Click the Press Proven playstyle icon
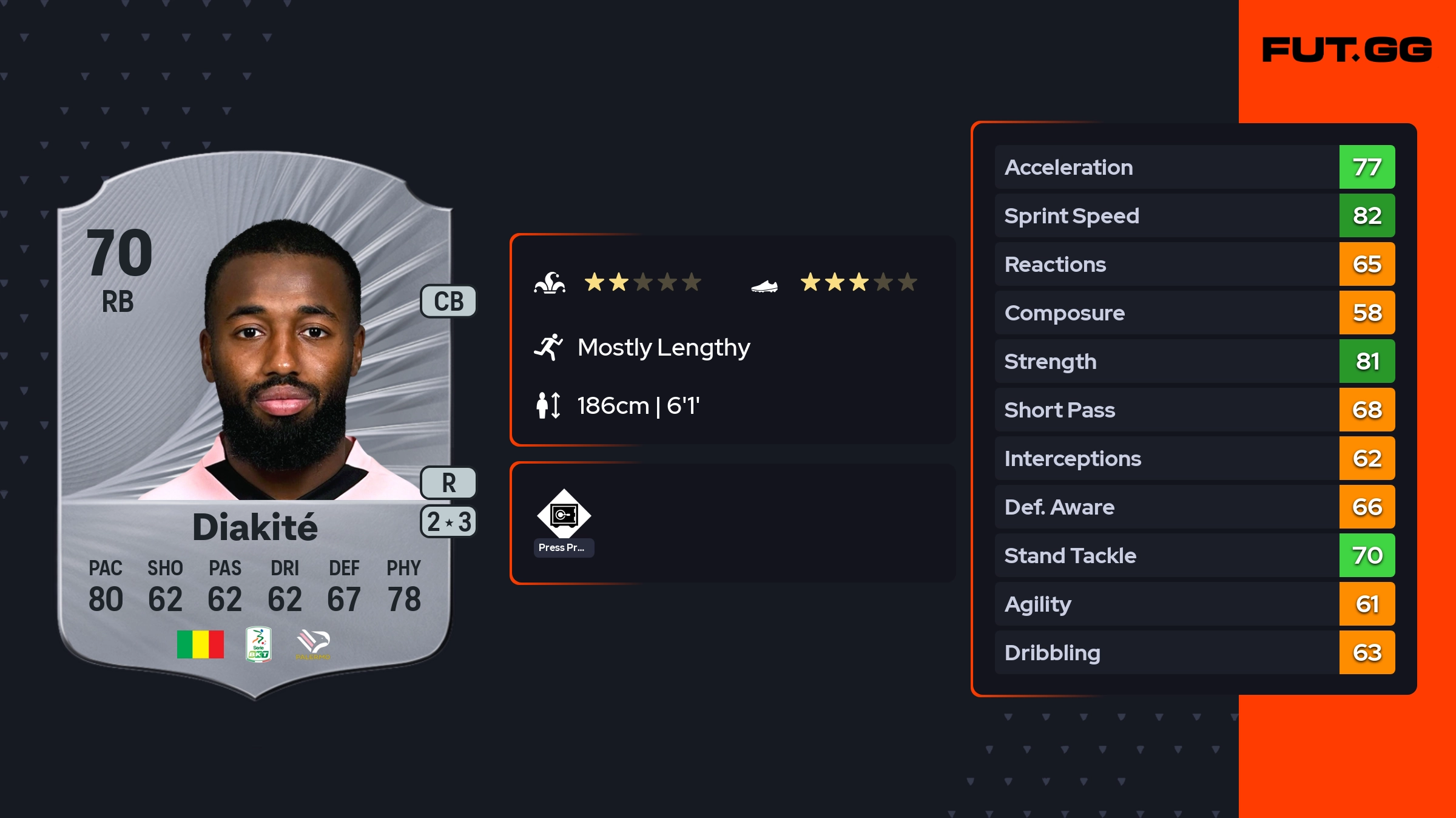The image size is (1456, 818). click(x=564, y=515)
